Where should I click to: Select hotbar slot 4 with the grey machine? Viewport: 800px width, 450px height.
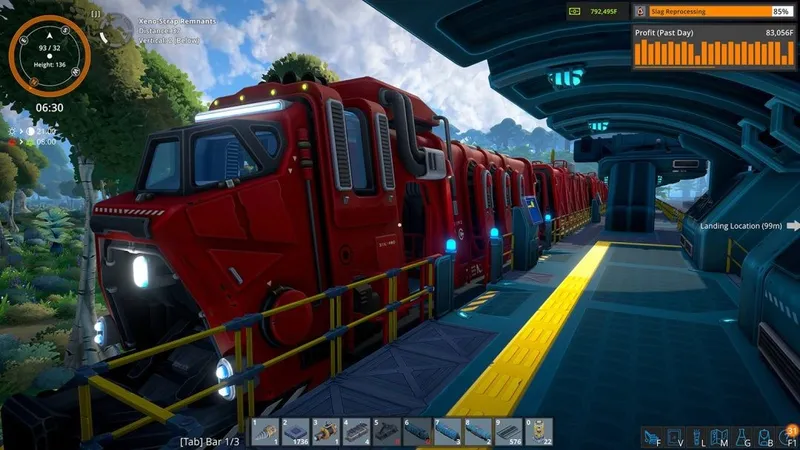point(355,432)
